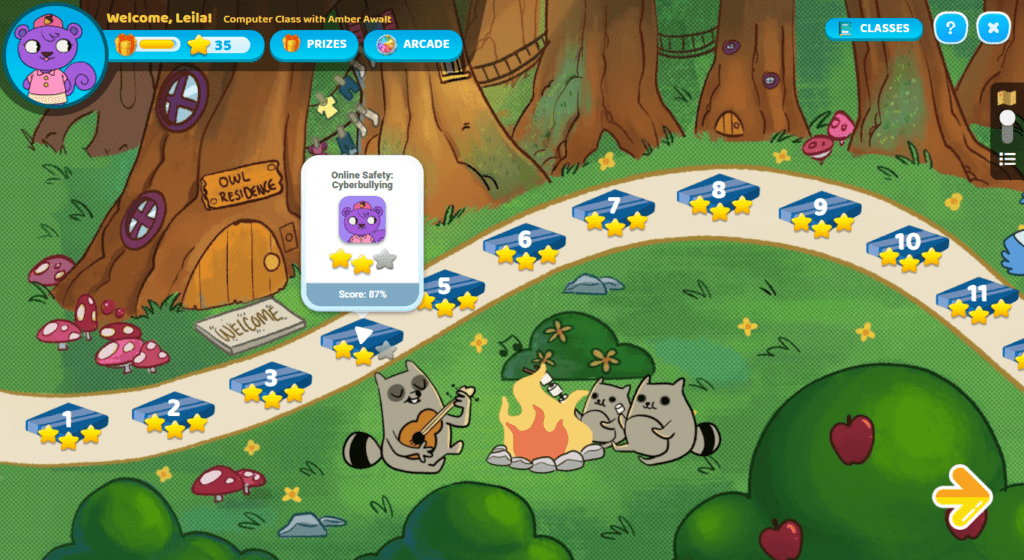Open the Classes panel
The height and width of the screenshot is (560, 1024).
(x=874, y=28)
